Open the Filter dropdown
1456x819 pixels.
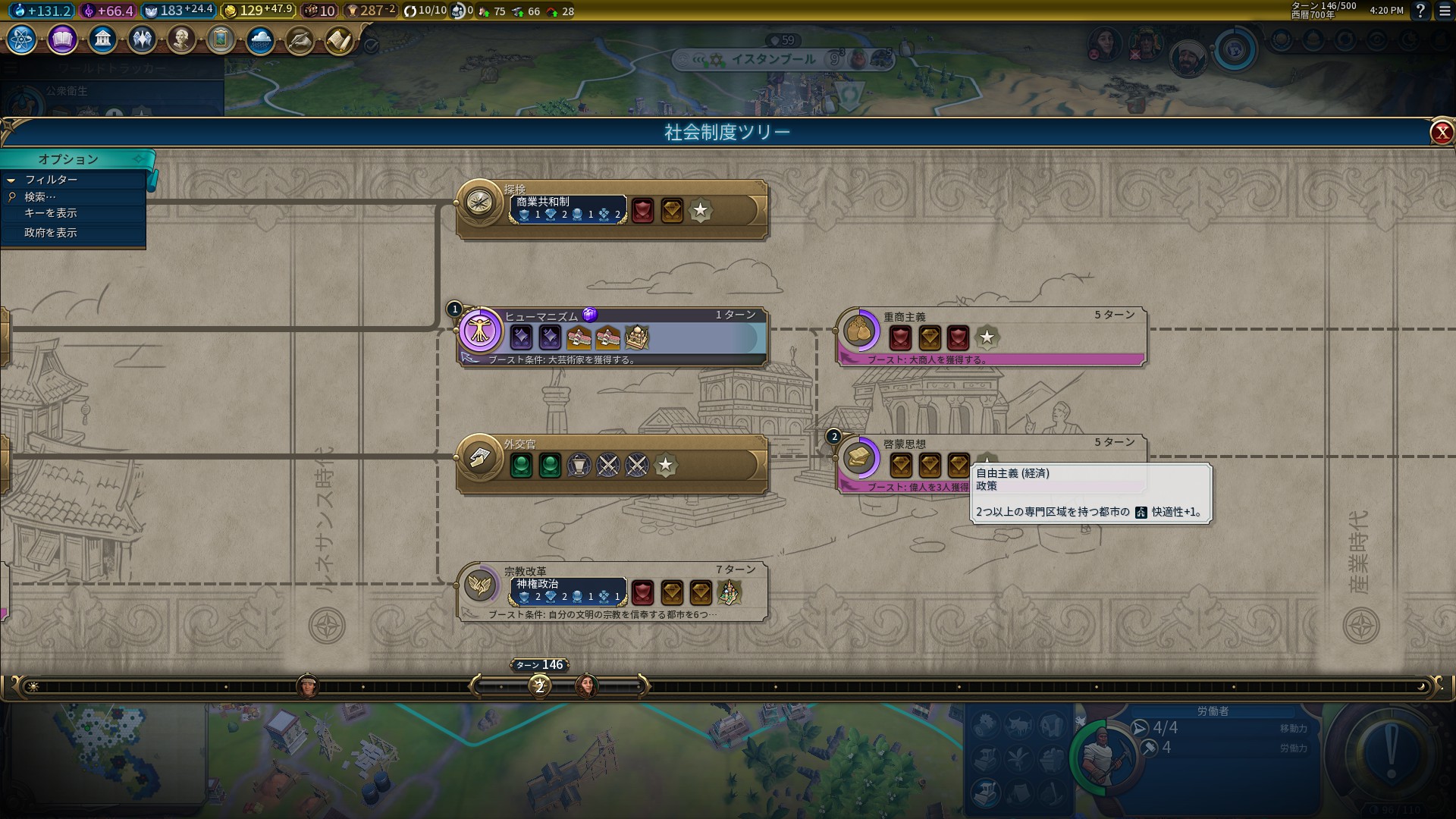click(x=51, y=180)
